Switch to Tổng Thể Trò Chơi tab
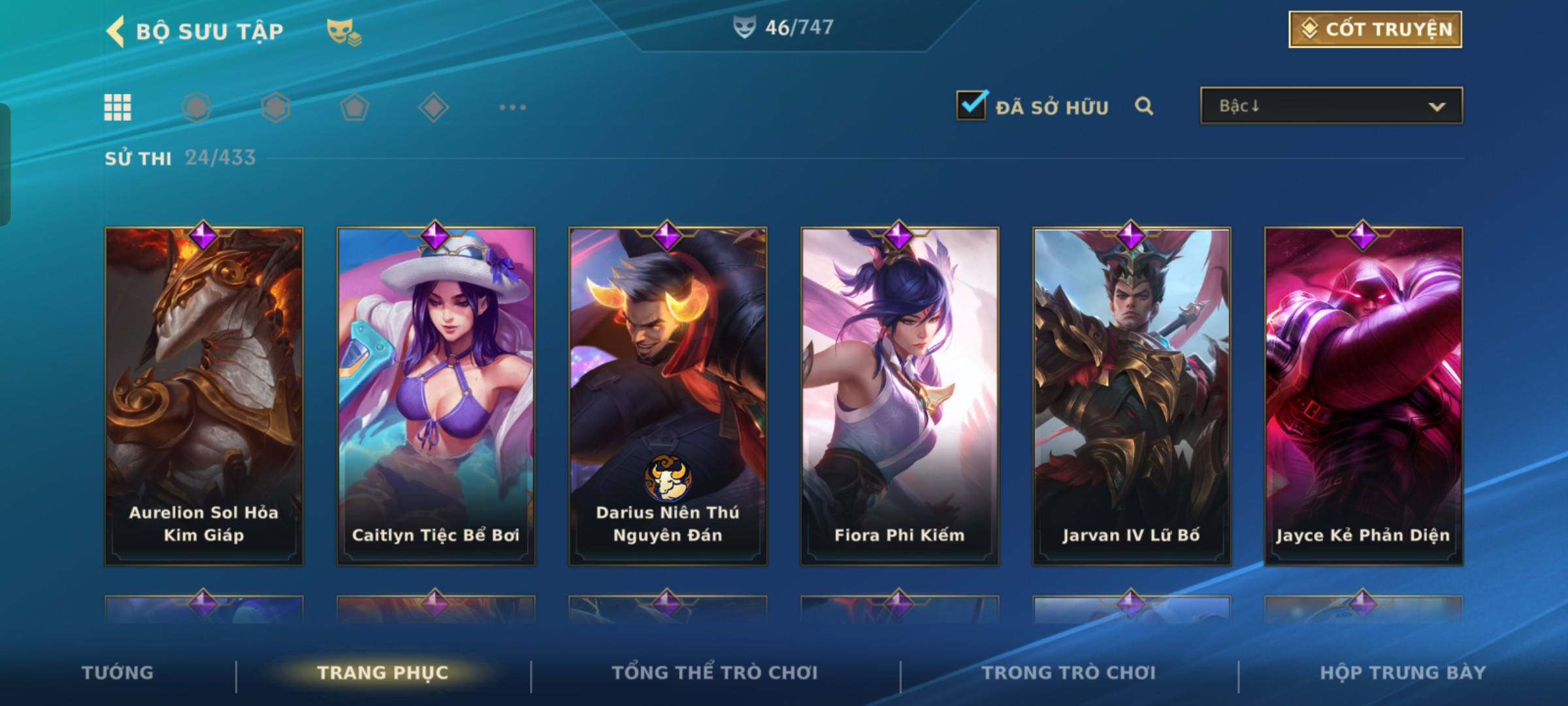Image resolution: width=1568 pixels, height=706 pixels. [x=715, y=673]
